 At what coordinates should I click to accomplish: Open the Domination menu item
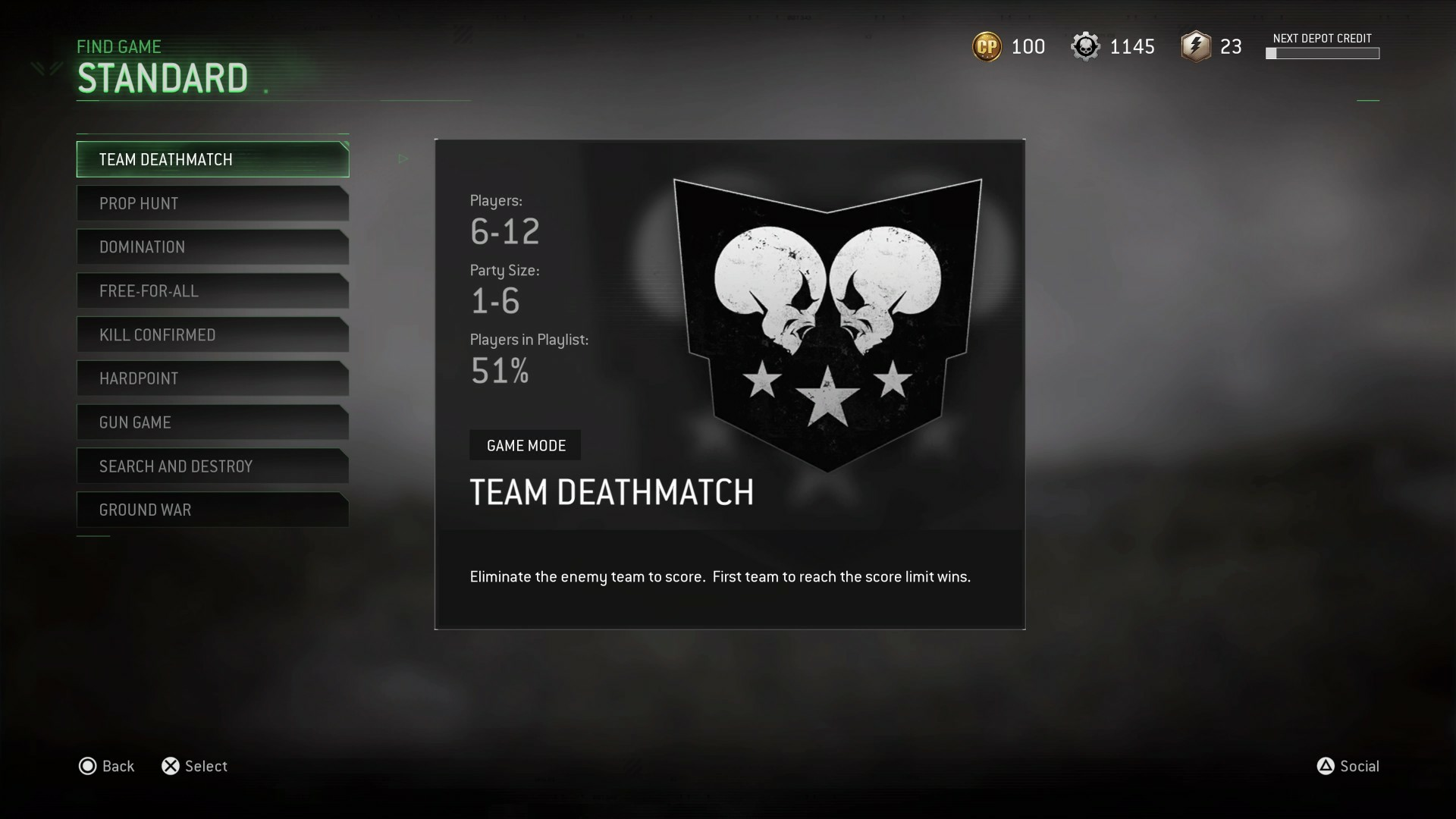[212, 246]
